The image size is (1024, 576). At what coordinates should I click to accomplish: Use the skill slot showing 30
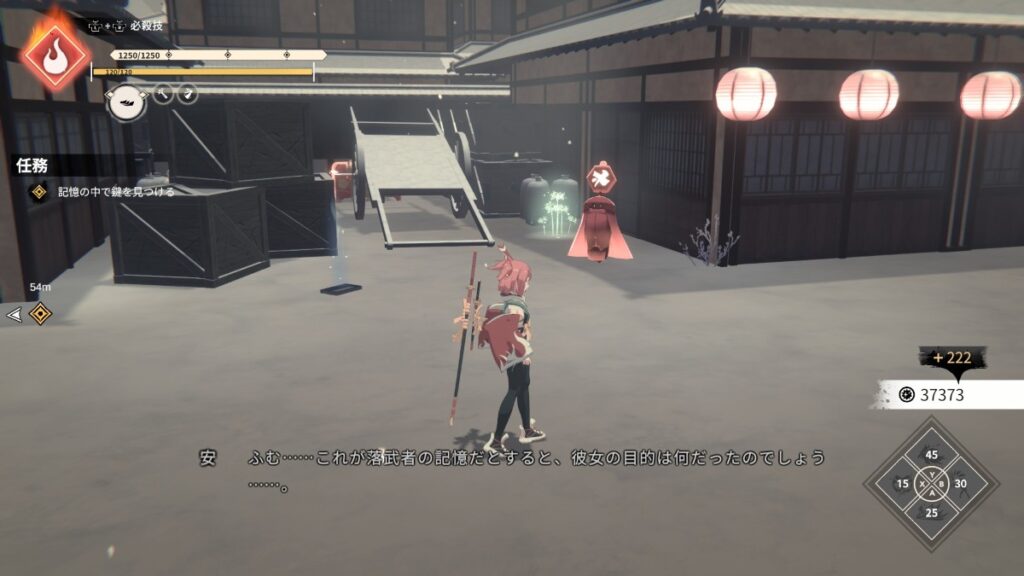[960, 484]
